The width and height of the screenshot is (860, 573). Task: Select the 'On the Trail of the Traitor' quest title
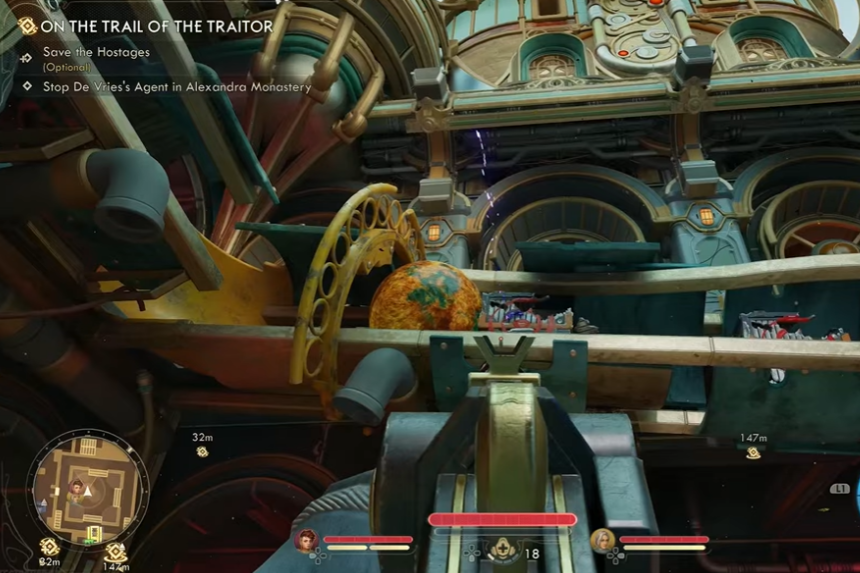[158, 26]
